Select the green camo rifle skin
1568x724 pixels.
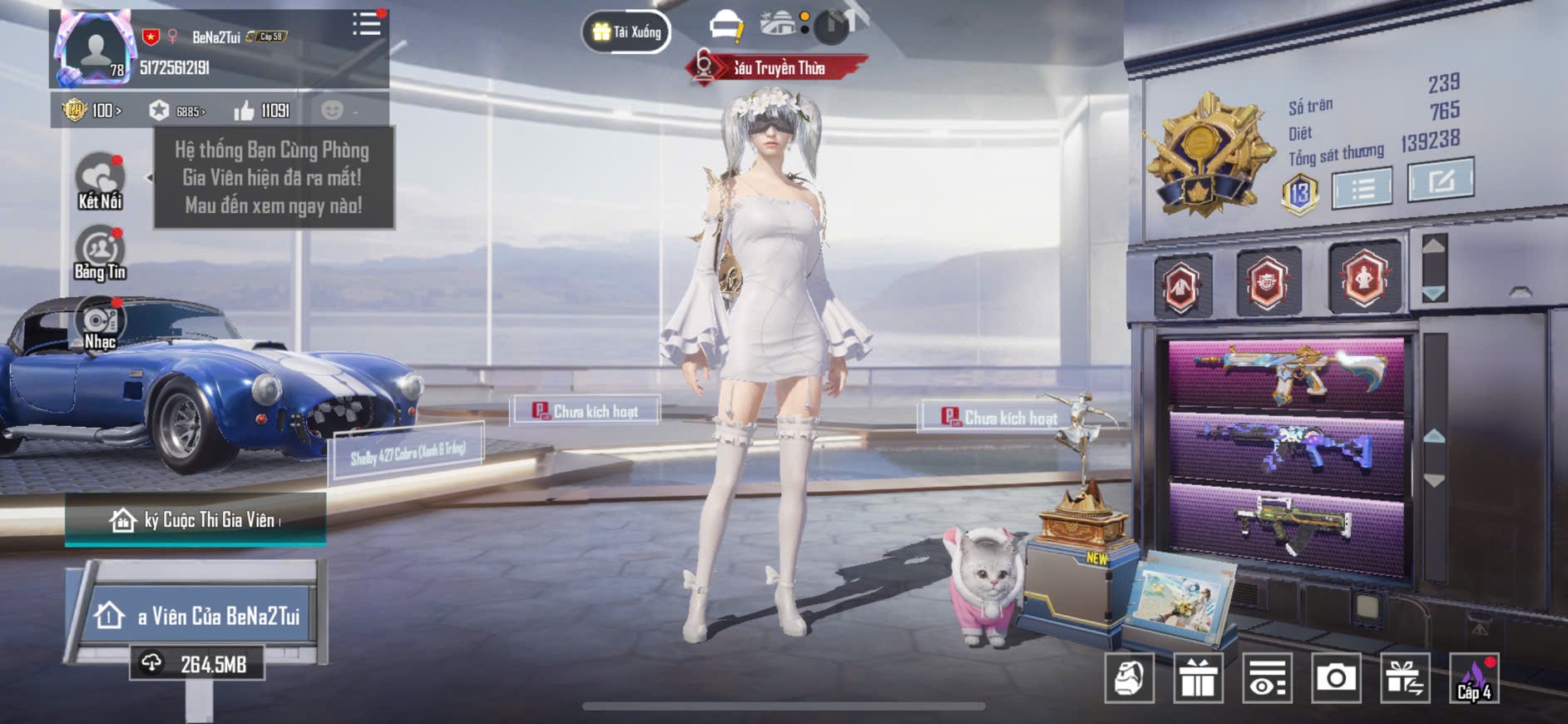tap(1287, 526)
